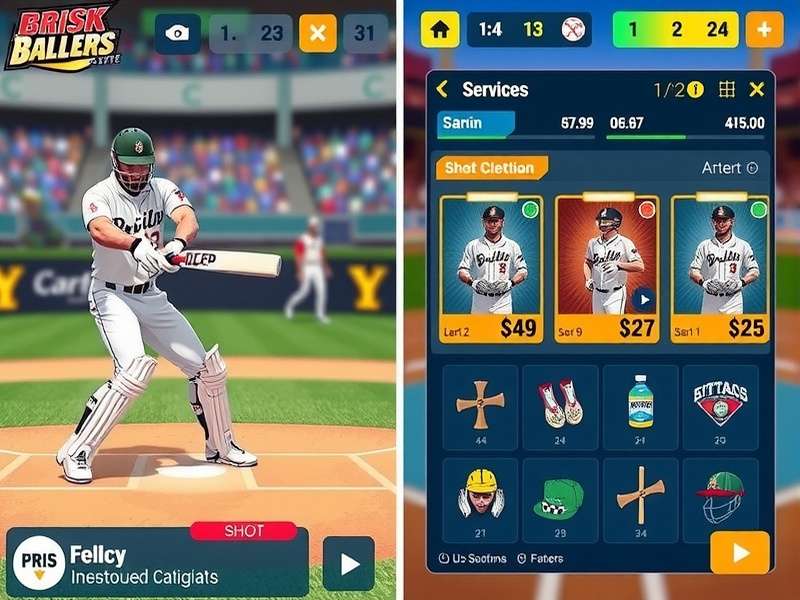Close the Services panel

(757, 90)
